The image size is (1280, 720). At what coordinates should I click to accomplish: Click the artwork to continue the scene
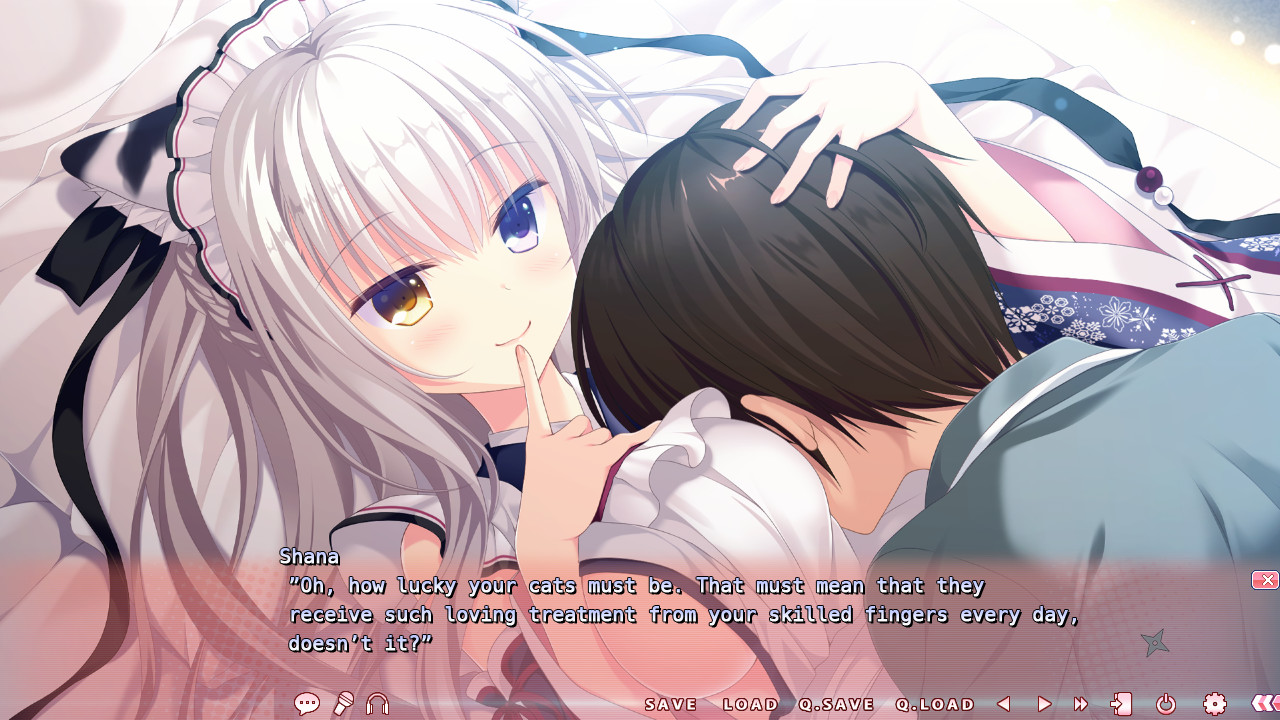(640, 300)
